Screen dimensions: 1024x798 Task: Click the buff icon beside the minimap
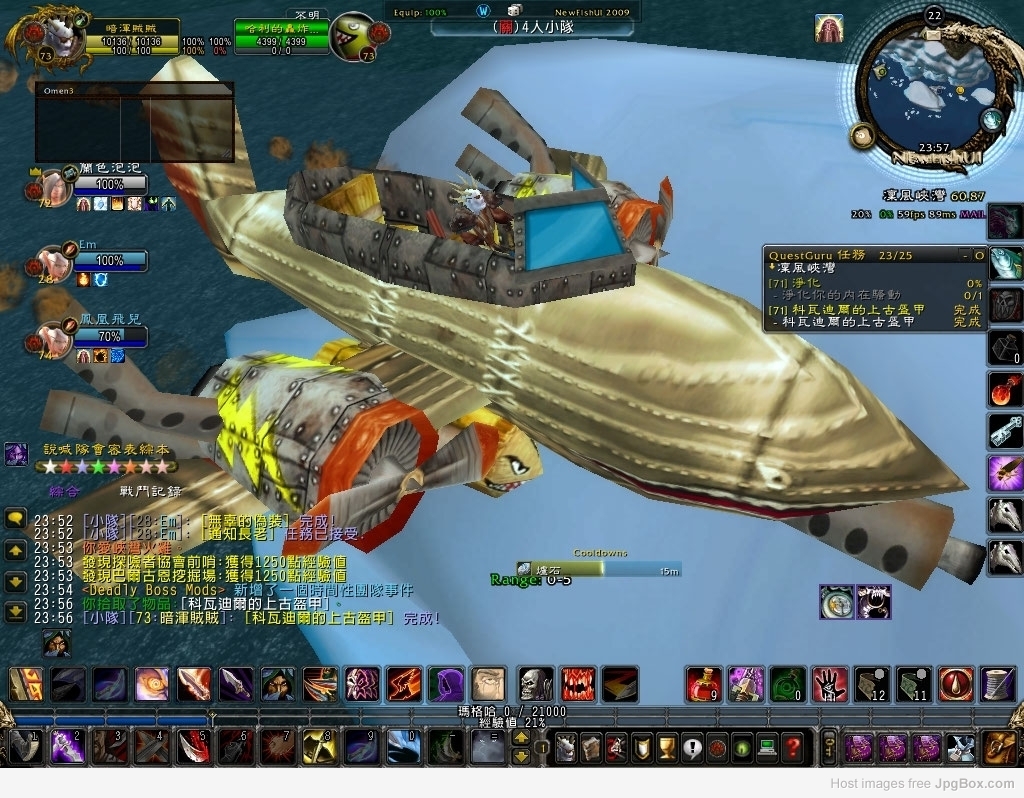[x=829, y=28]
